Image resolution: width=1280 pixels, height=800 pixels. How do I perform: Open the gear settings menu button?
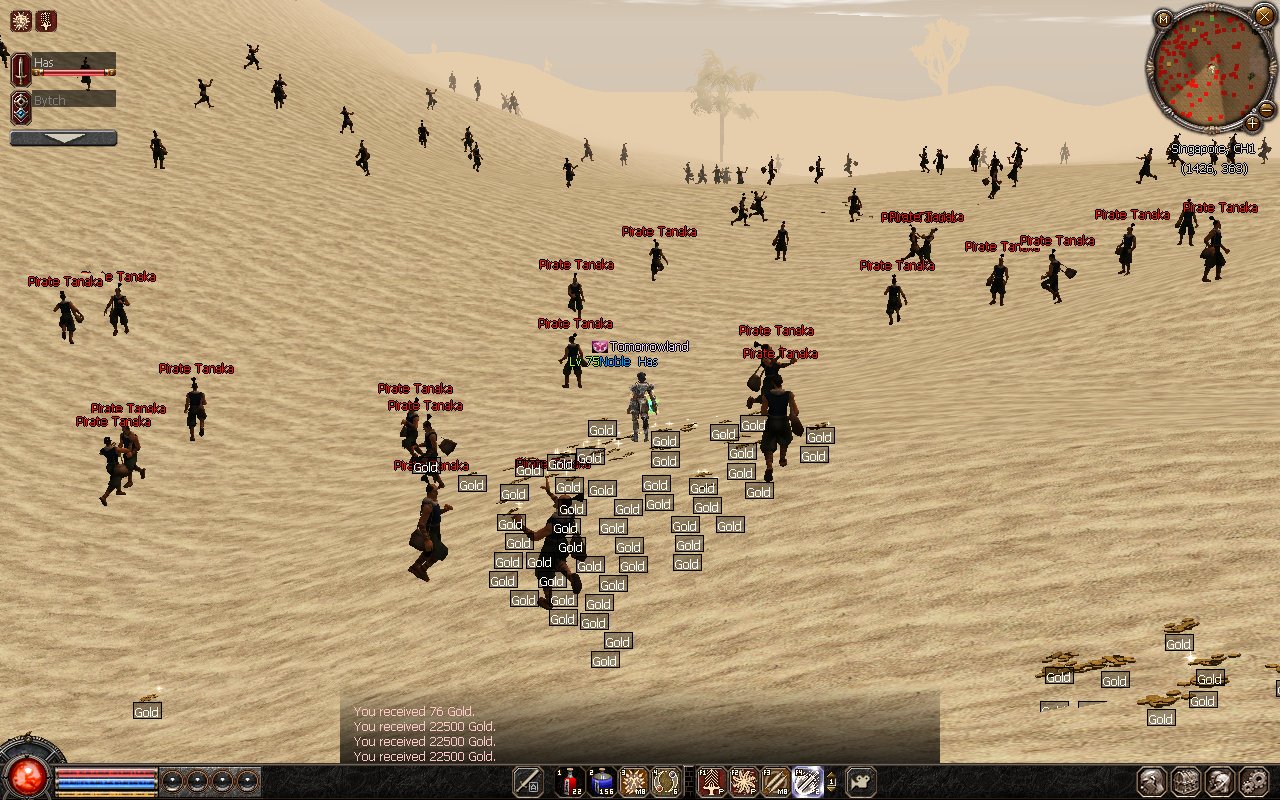click(x=1253, y=781)
